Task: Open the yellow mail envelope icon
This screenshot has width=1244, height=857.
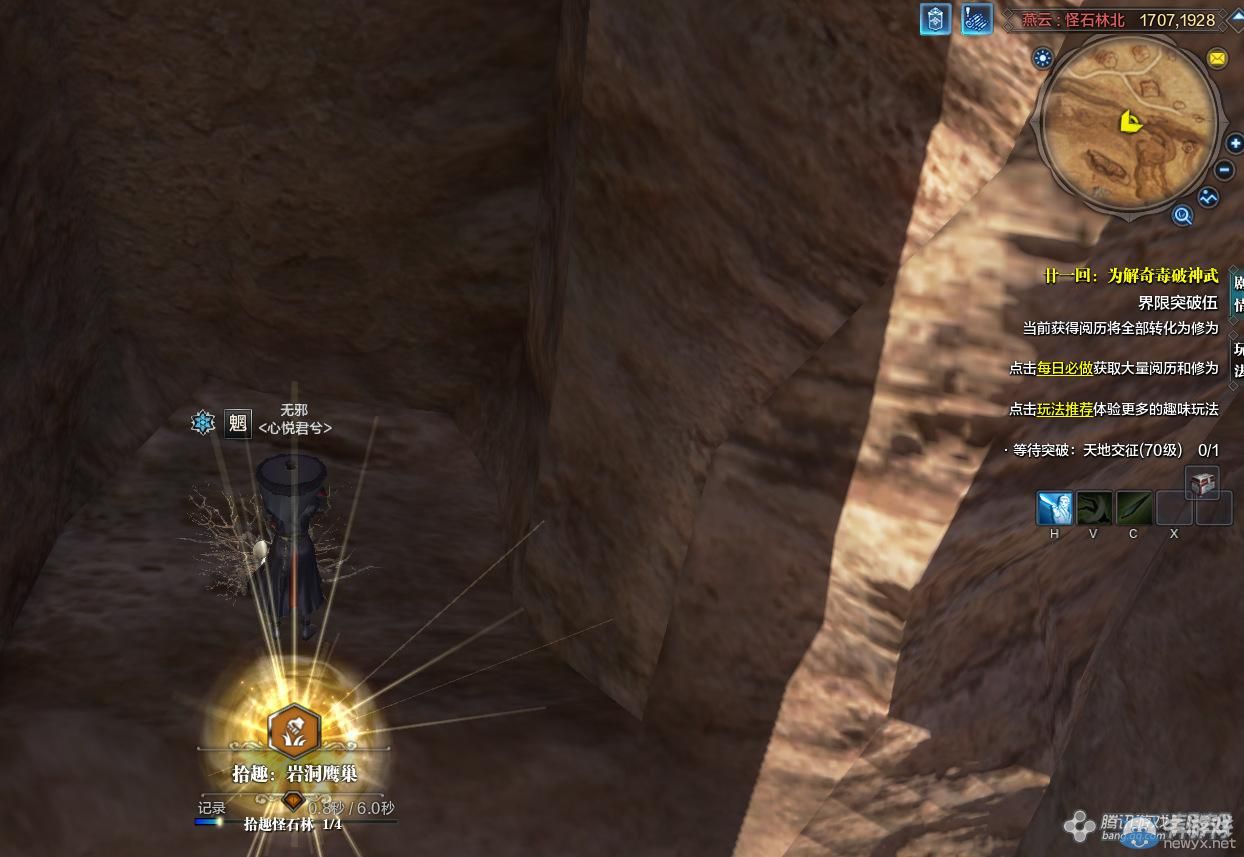Action: tap(1217, 58)
